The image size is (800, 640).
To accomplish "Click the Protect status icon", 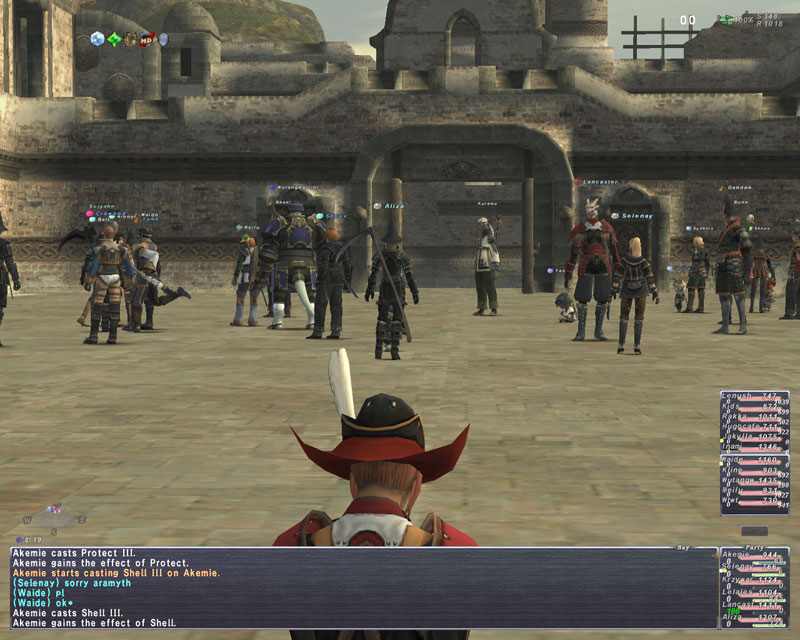I will pos(98,39).
